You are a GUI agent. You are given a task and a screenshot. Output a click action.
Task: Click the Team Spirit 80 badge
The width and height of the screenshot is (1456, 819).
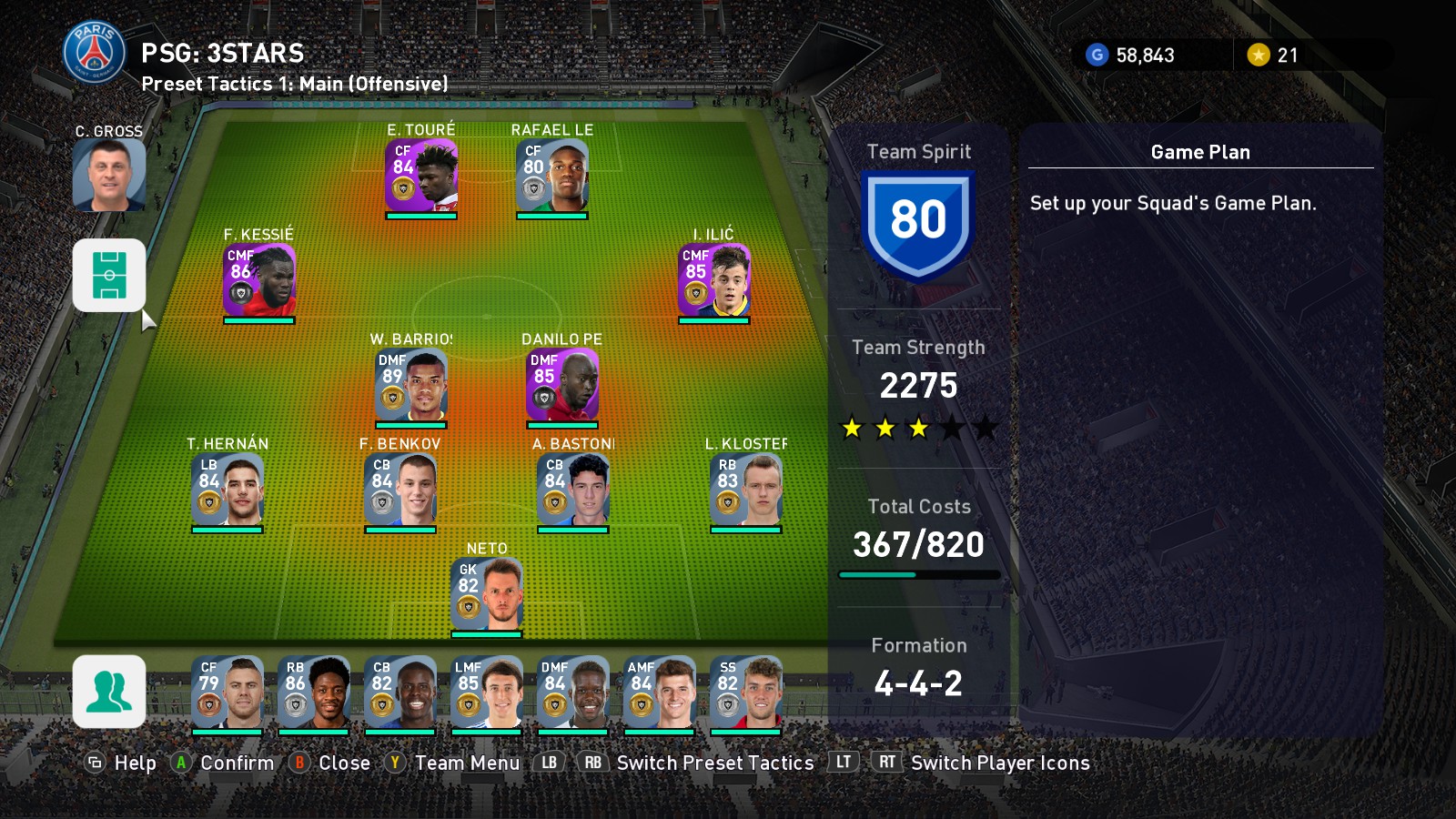pyautogui.click(x=919, y=221)
